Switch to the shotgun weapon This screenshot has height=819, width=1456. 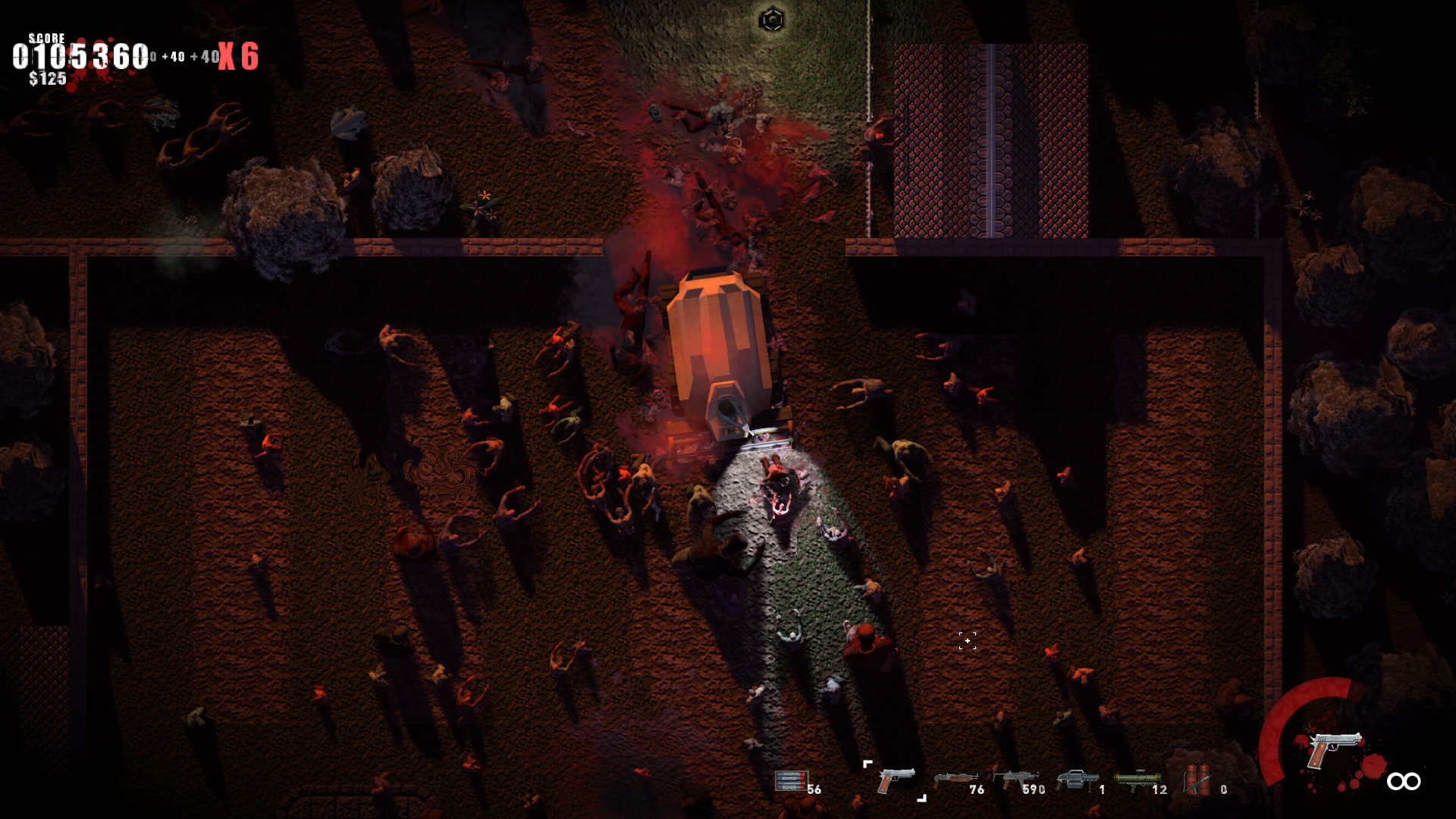pos(954,780)
